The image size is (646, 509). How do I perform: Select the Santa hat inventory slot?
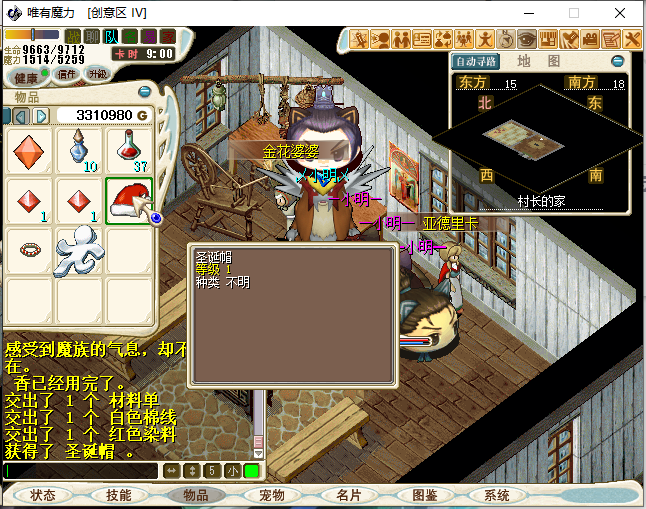point(130,201)
